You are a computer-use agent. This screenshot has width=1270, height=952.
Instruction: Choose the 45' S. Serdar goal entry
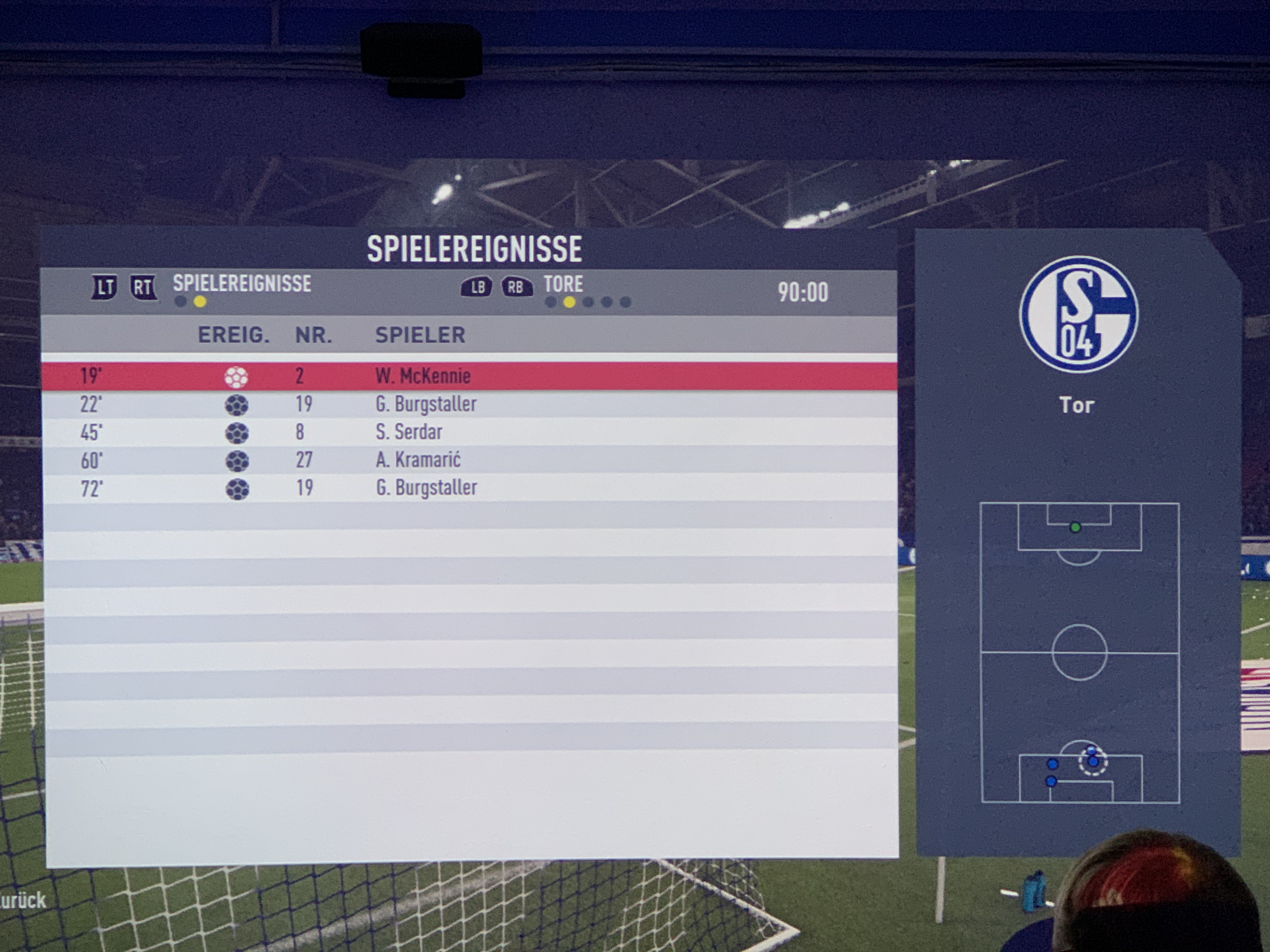click(x=468, y=432)
